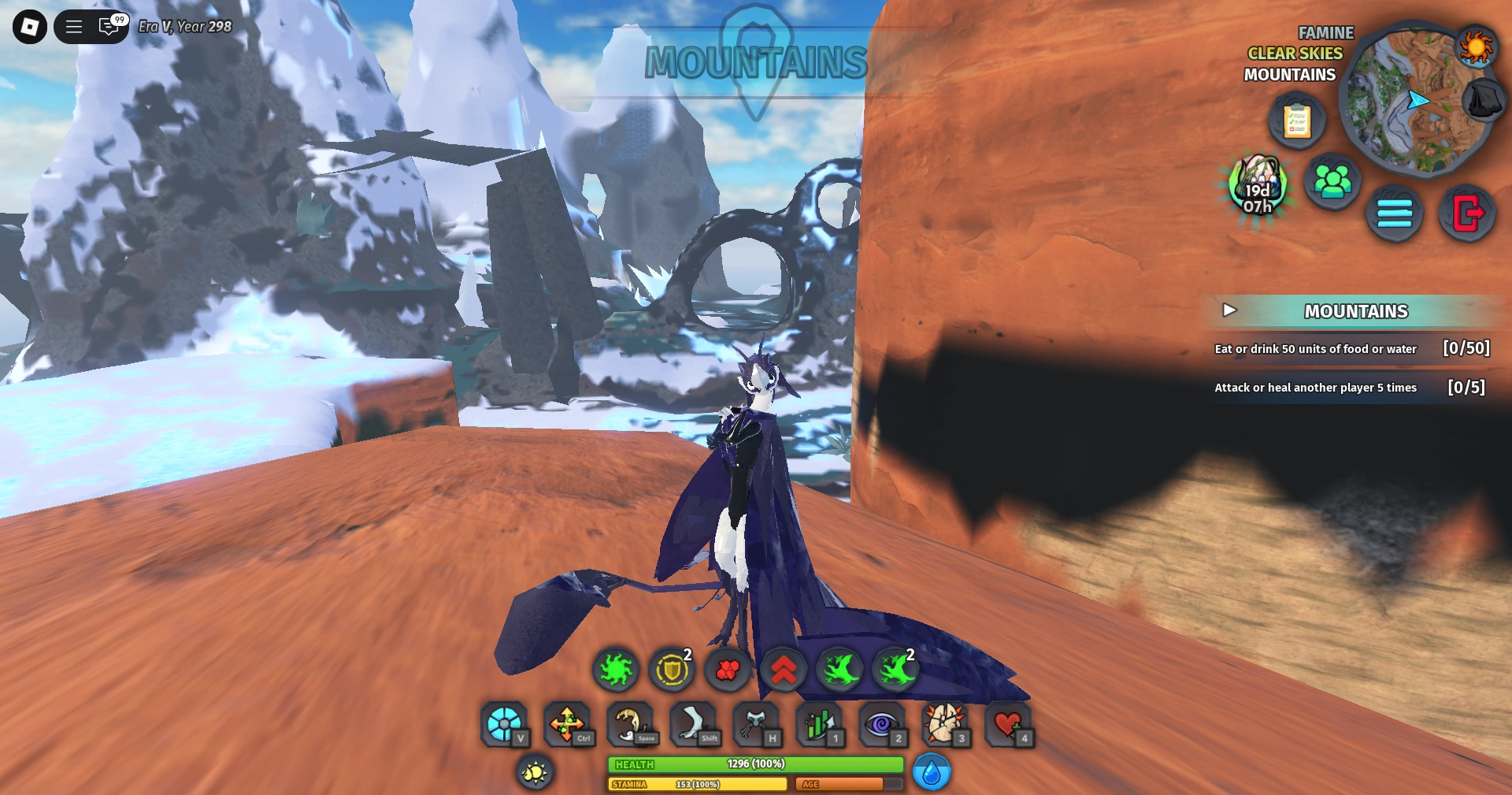Select the cracked egg ability bound to key 3
This screenshot has width=1512, height=795.
[x=947, y=724]
